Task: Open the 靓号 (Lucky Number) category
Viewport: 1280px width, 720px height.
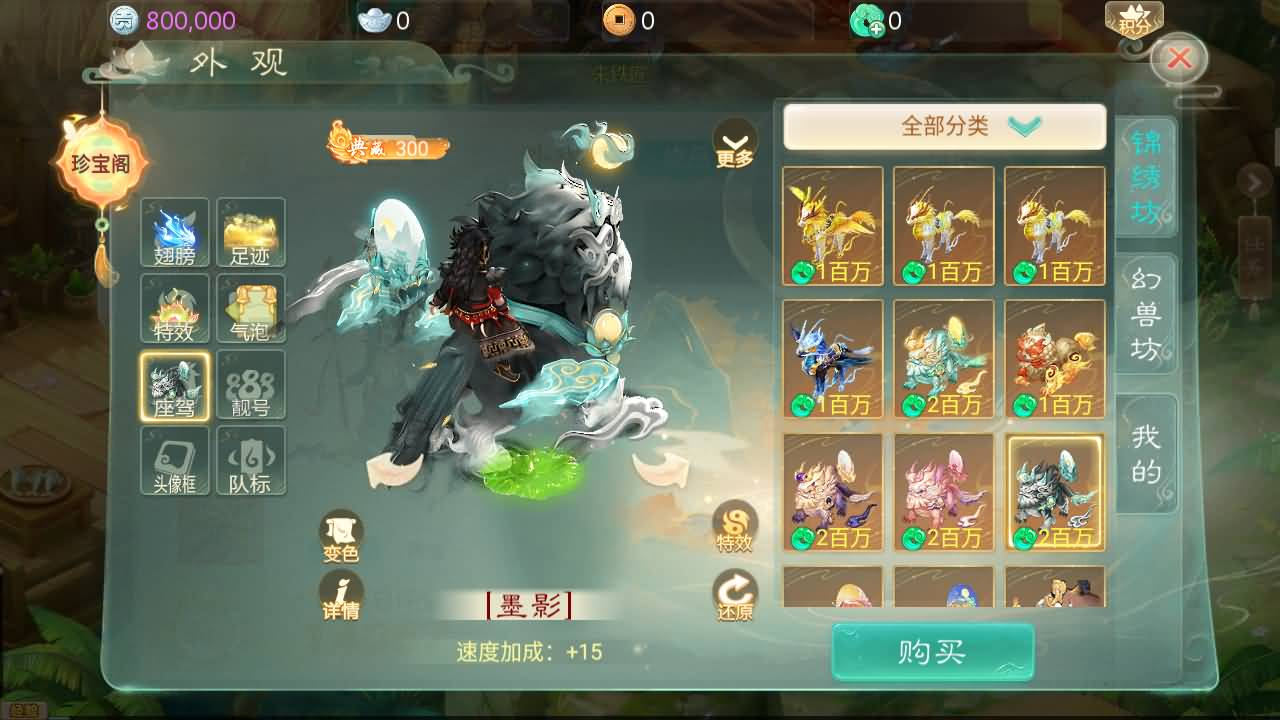Action: 251,384
